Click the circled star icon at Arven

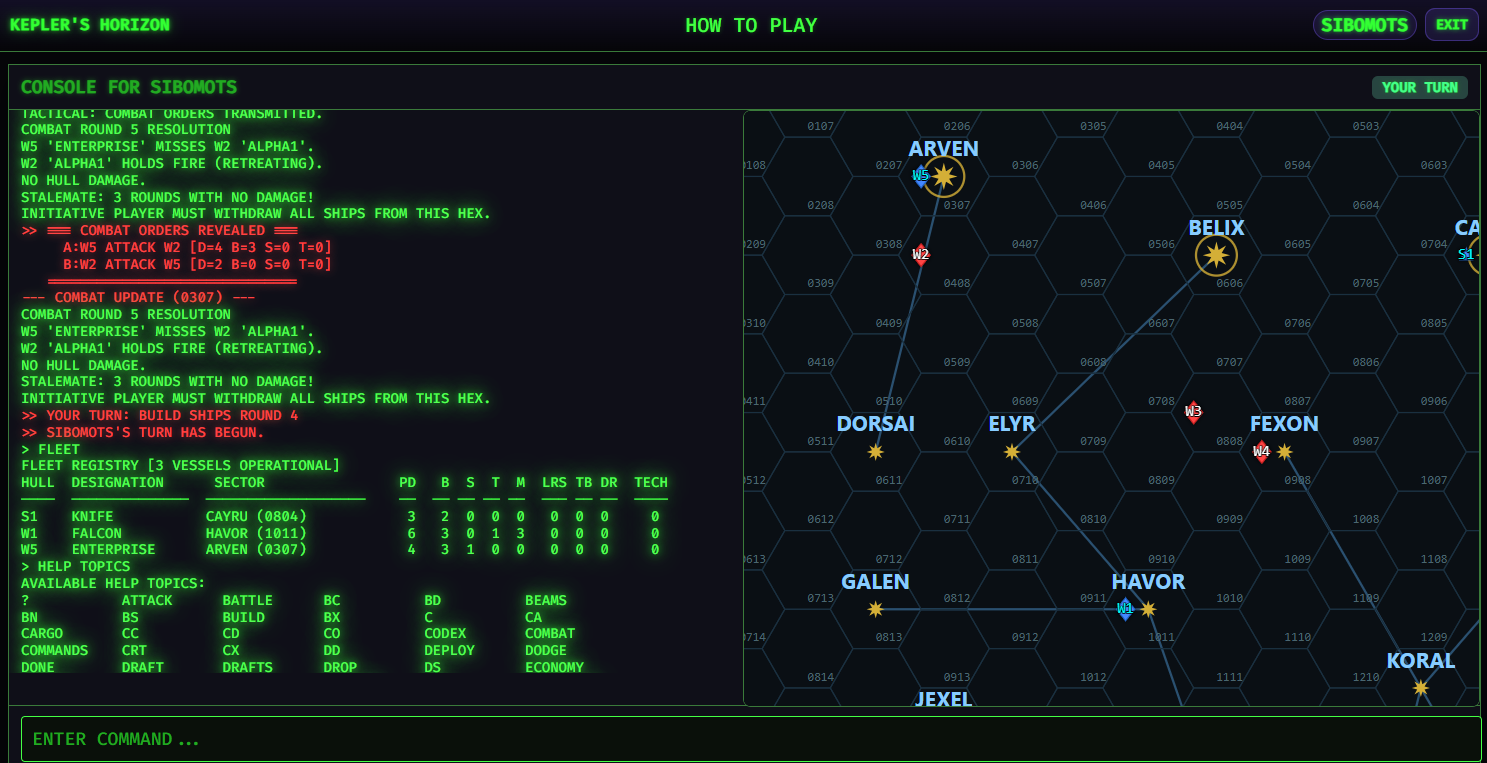(944, 176)
